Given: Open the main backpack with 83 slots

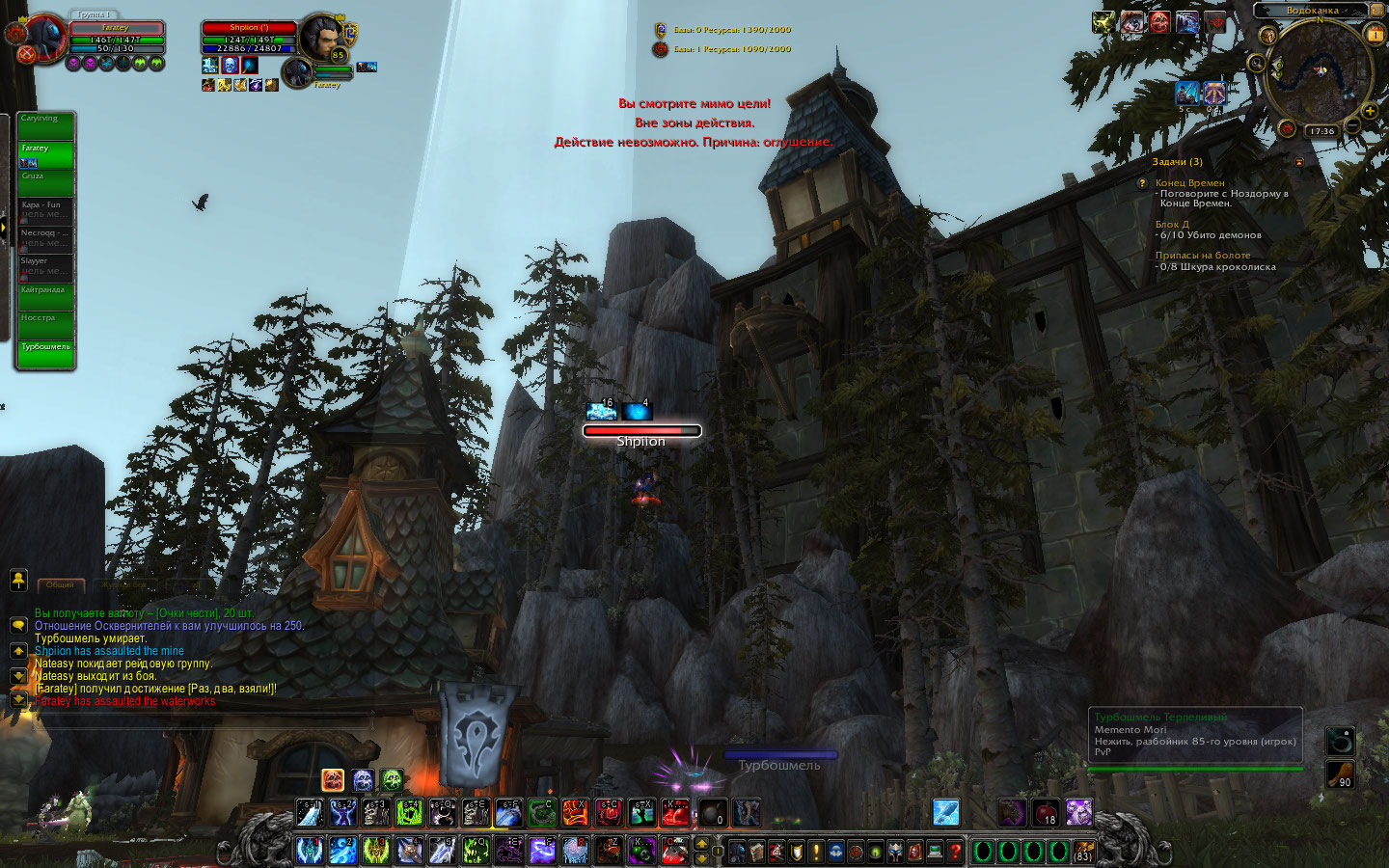Looking at the screenshot, I should [x=1082, y=852].
